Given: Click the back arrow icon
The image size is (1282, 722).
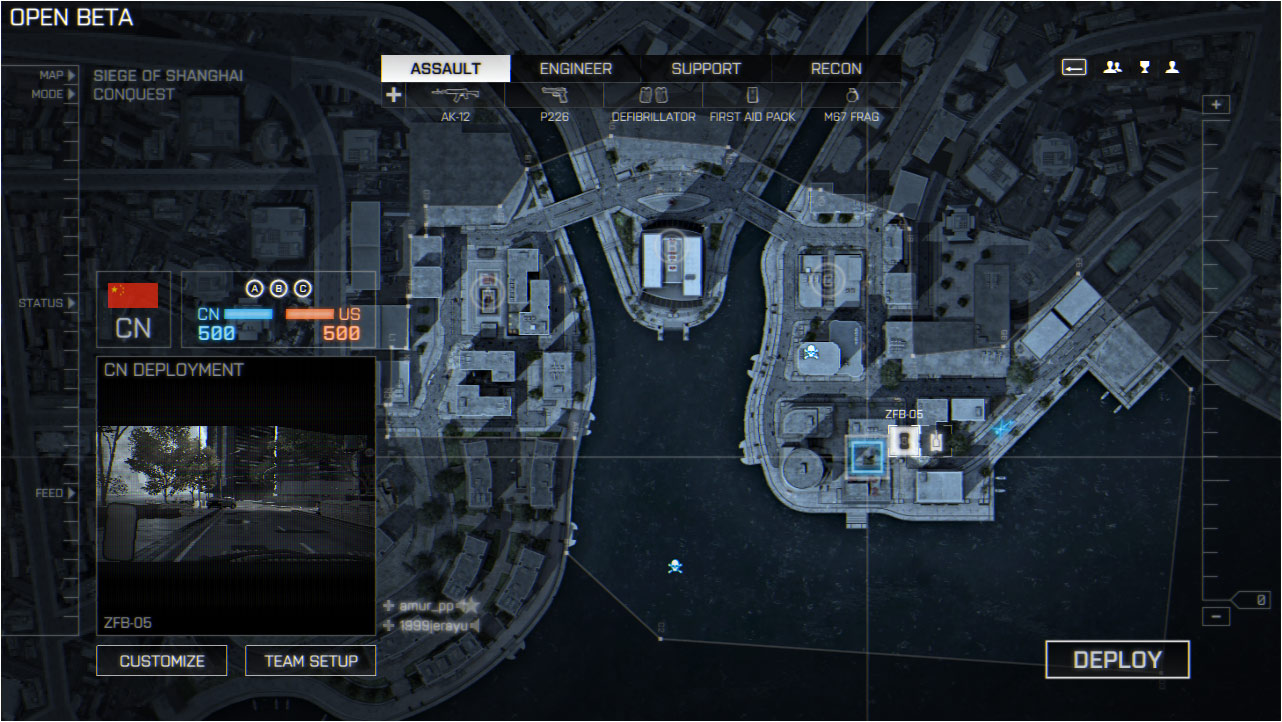Looking at the screenshot, I should tap(1074, 68).
